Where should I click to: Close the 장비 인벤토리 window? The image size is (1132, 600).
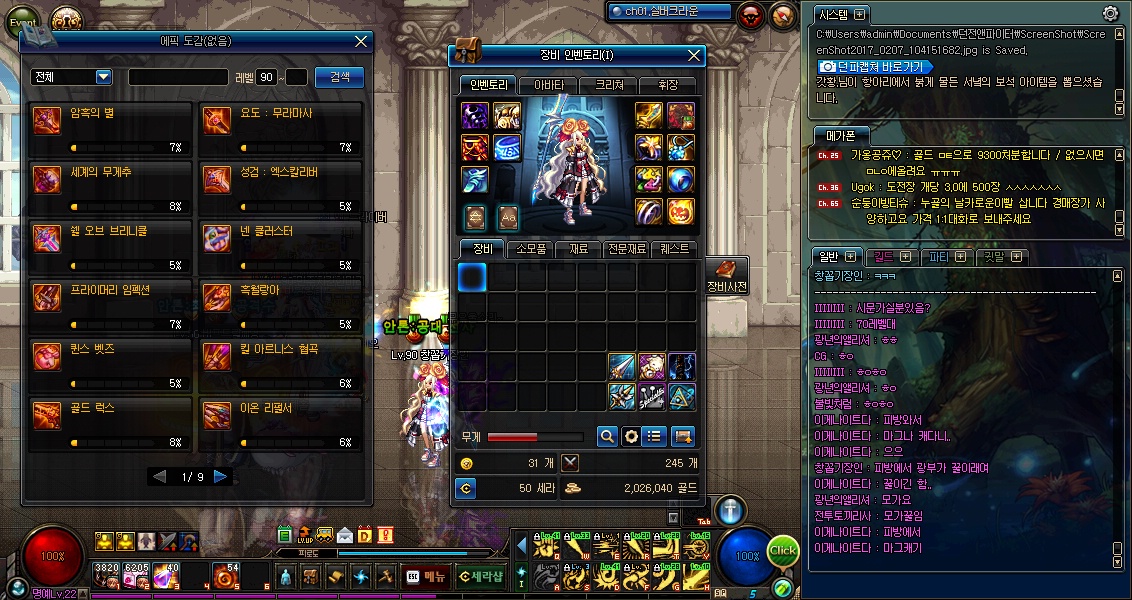[694, 56]
